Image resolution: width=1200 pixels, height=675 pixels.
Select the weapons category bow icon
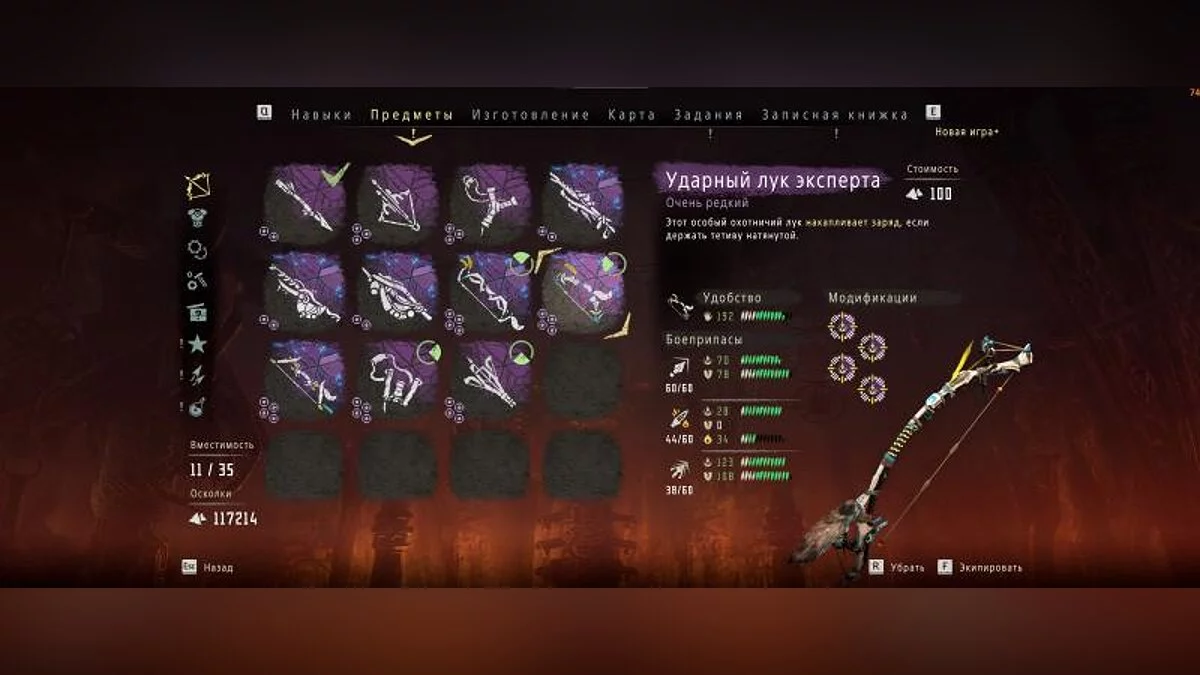coord(198,186)
